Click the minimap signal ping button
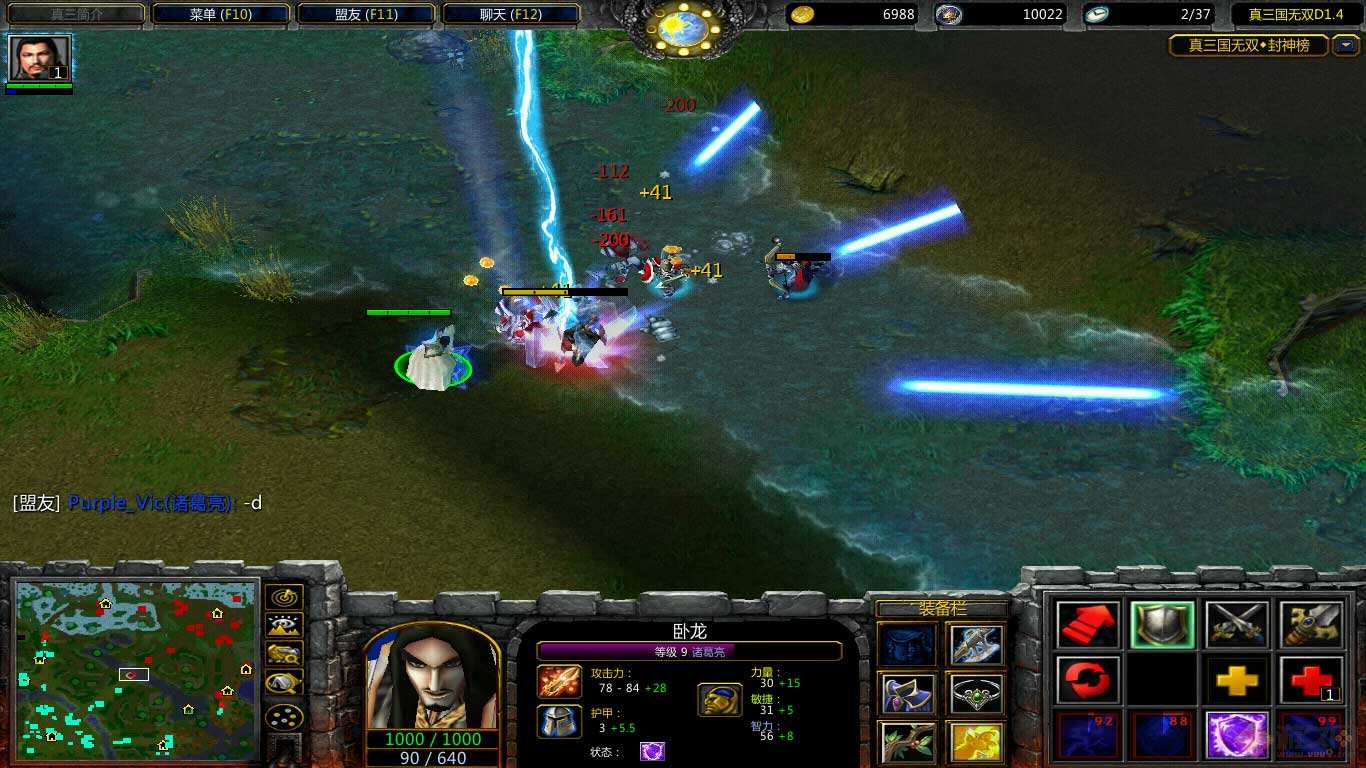Screen dimensions: 1366x768 [285, 597]
